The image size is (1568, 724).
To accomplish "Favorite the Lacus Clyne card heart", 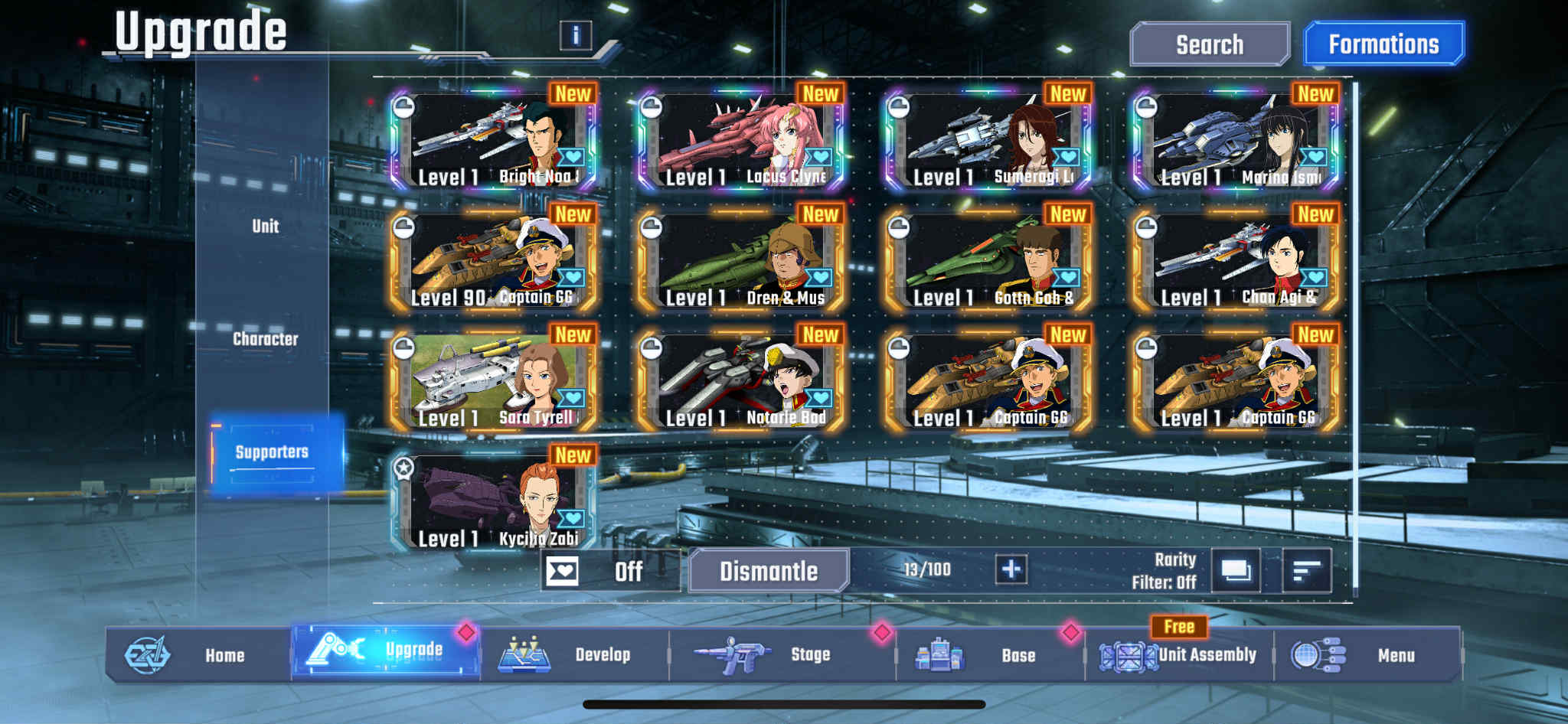I will click(x=818, y=157).
